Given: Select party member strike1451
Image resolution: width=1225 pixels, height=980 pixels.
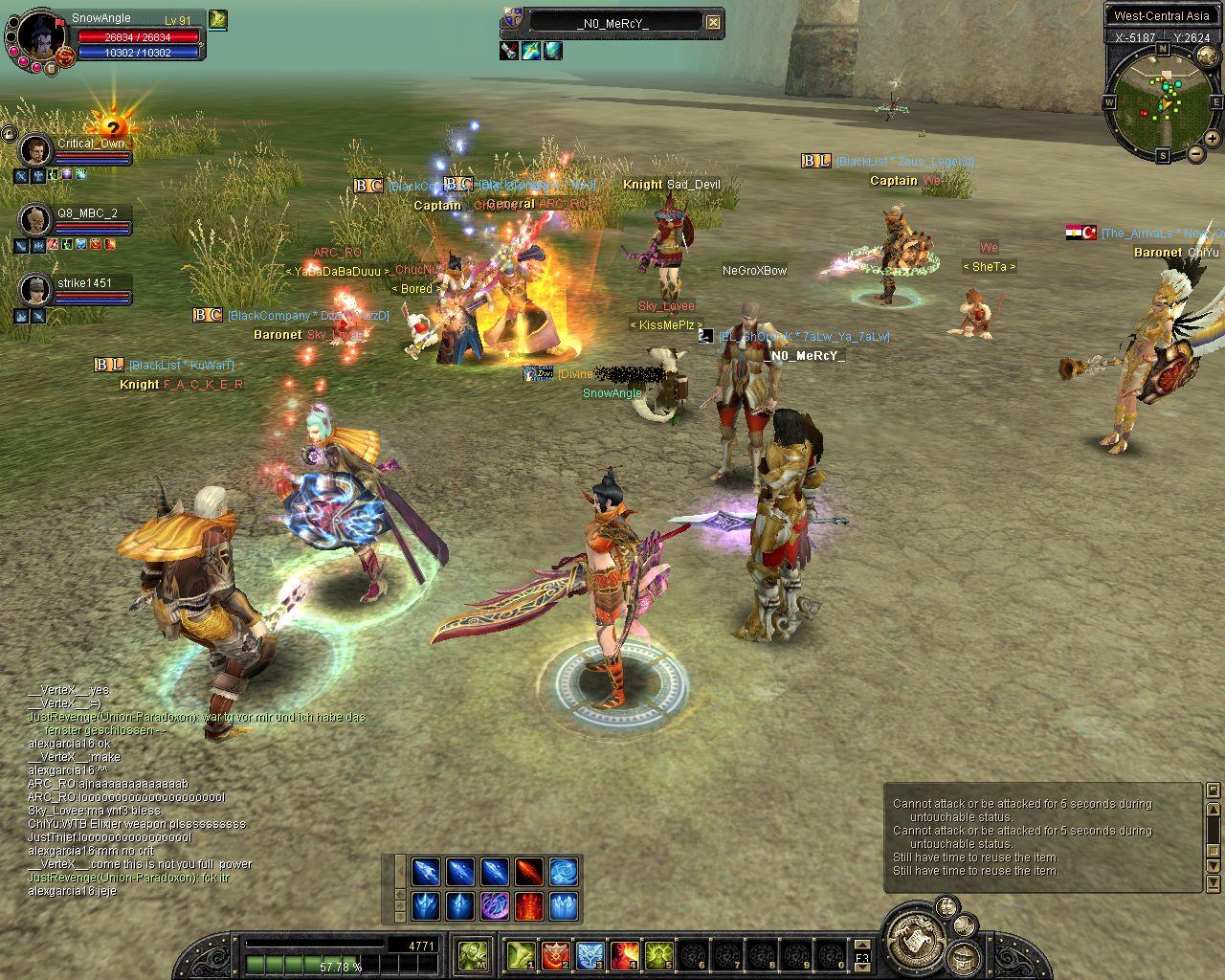Looking at the screenshot, I should pyautogui.click(x=35, y=289).
